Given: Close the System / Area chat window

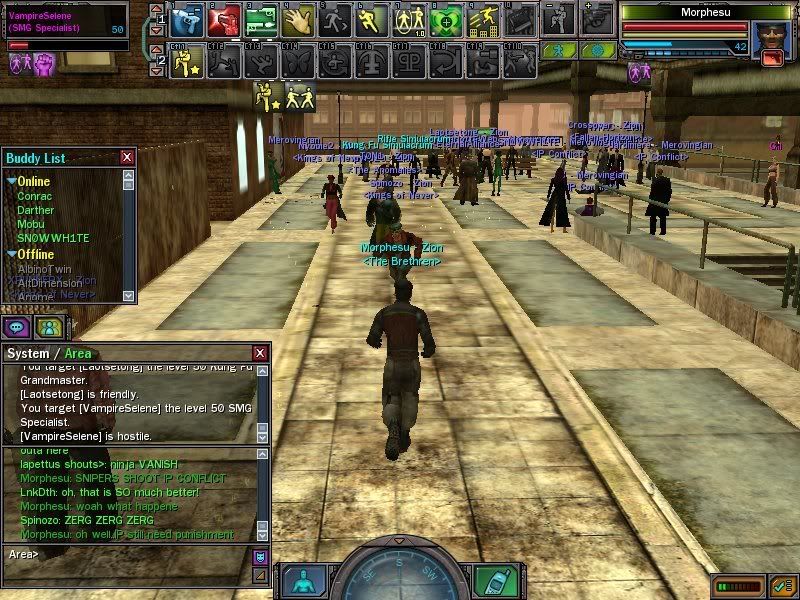Looking at the screenshot, I should [x=260, y=353].
